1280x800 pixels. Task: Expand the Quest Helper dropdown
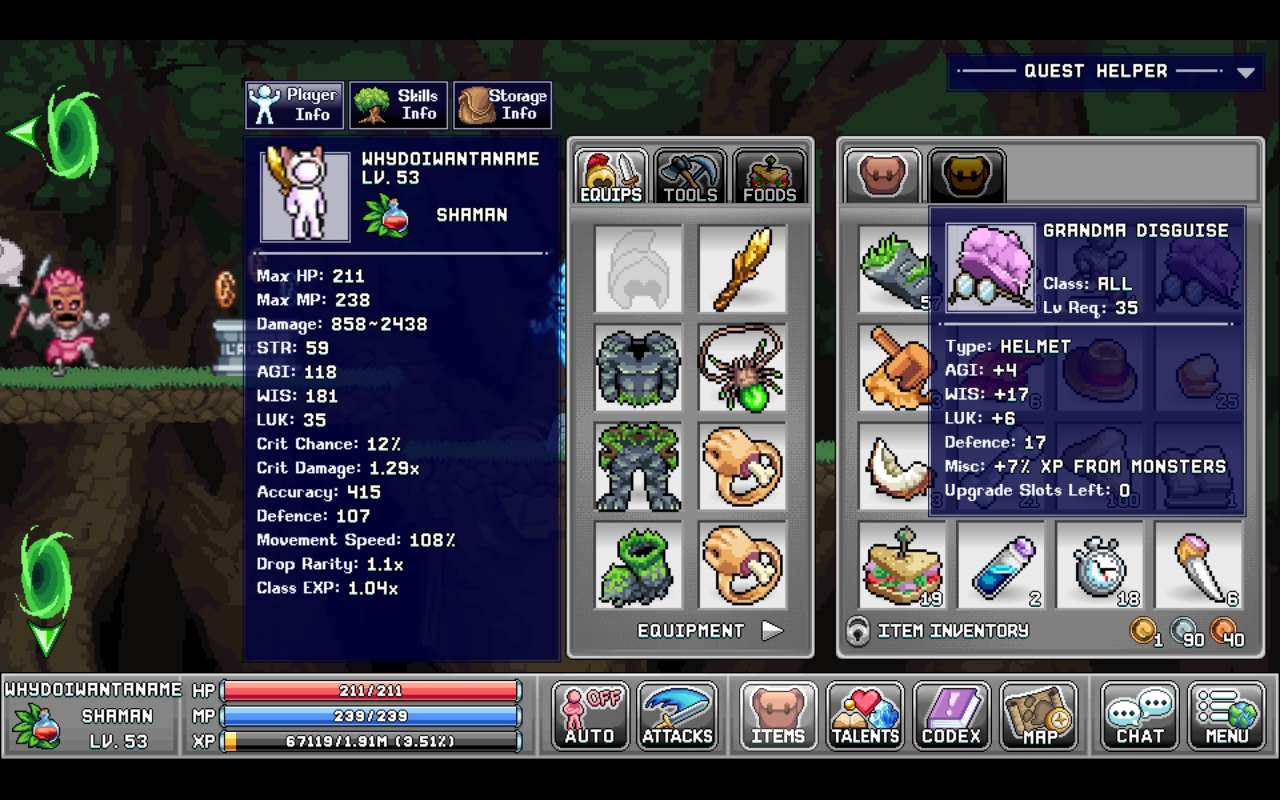pos(1245,71)
